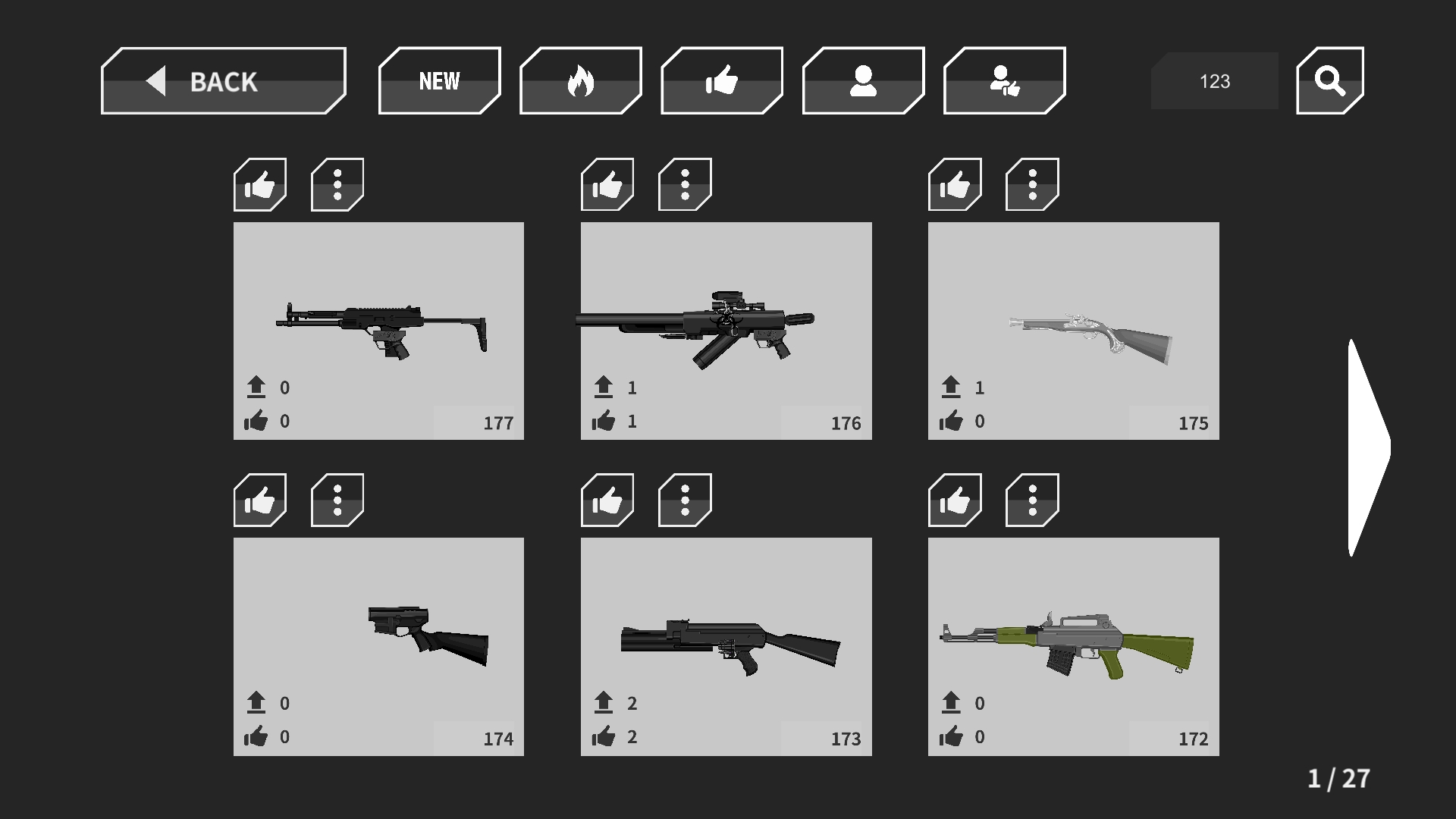Start a search with the magnifier icon
The width and height of the screenshot is (1456, 819).
pyautogui.click(x=1329, y=80)
